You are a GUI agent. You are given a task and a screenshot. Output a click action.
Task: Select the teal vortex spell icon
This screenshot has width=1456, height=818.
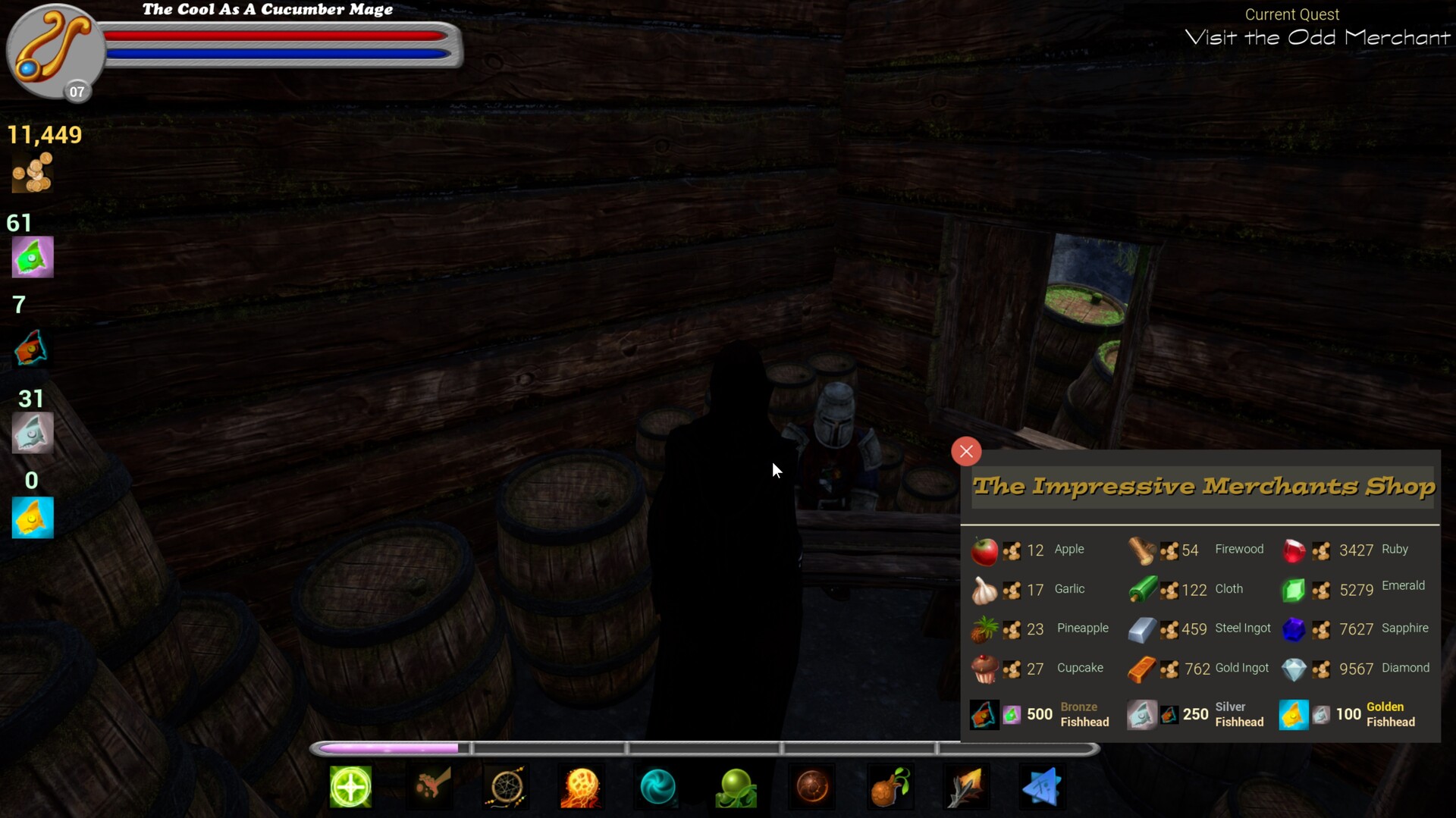[659, 788]
